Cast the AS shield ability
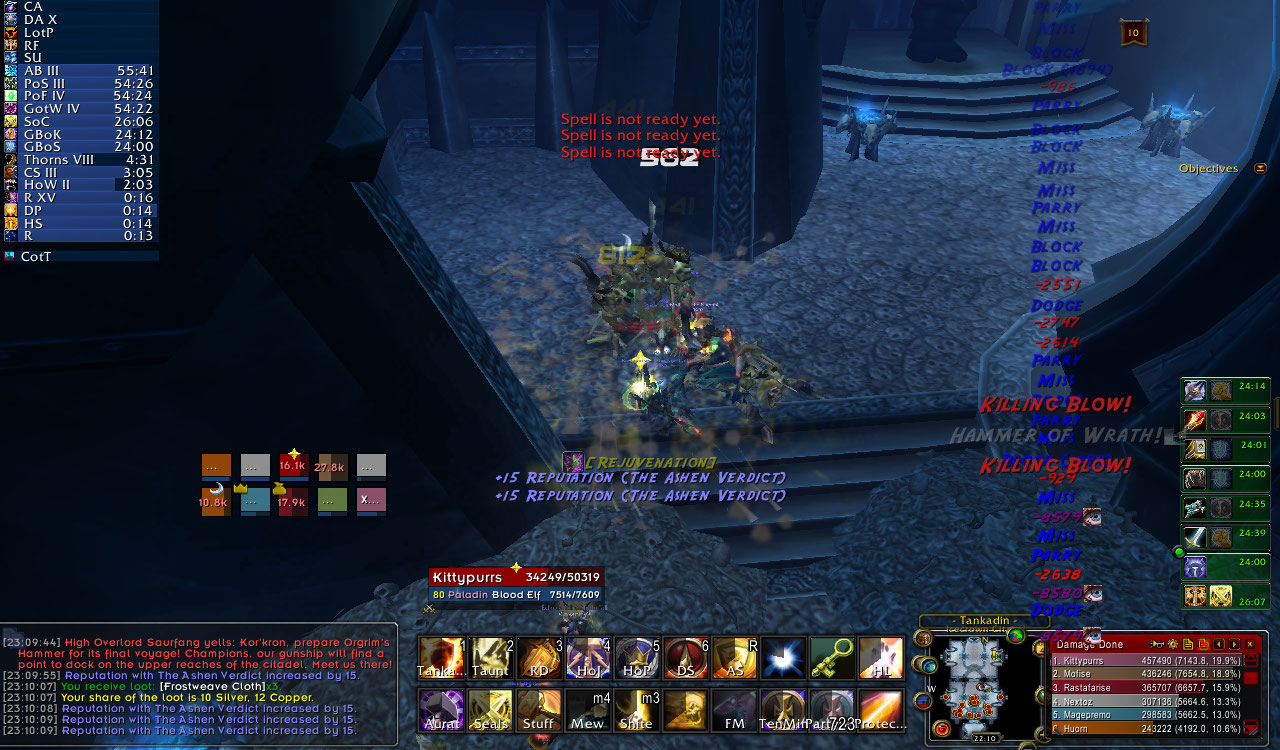The width and height of the screenshot is (1280, 750). click(x=735, y=658)
